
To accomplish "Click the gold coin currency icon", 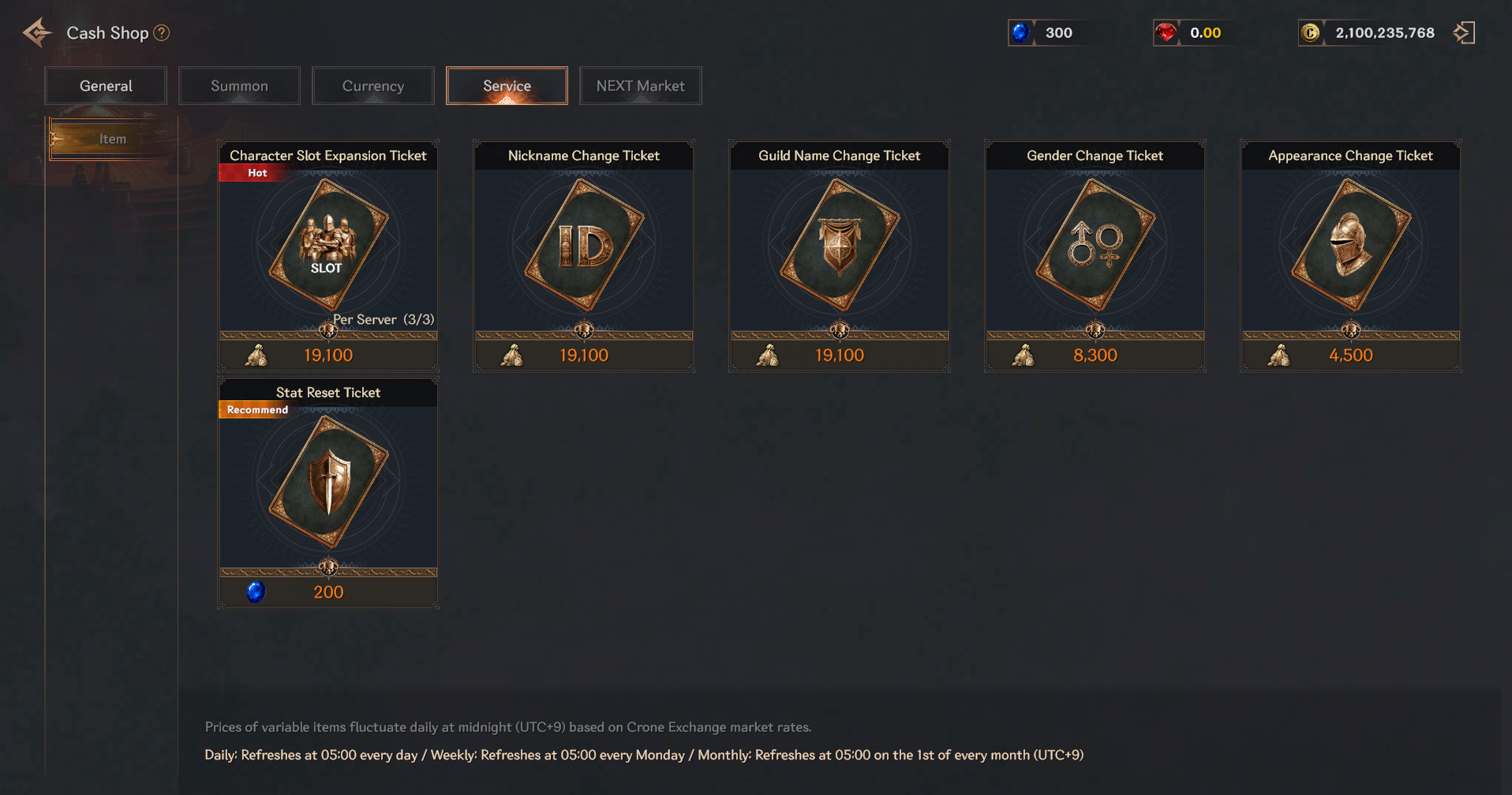I will (1310, 33).
